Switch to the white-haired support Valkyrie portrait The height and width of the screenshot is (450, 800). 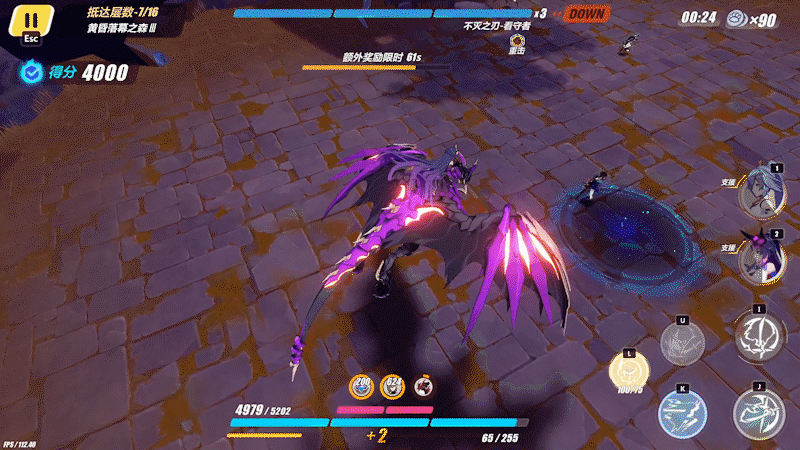click(x=762, y=193)
